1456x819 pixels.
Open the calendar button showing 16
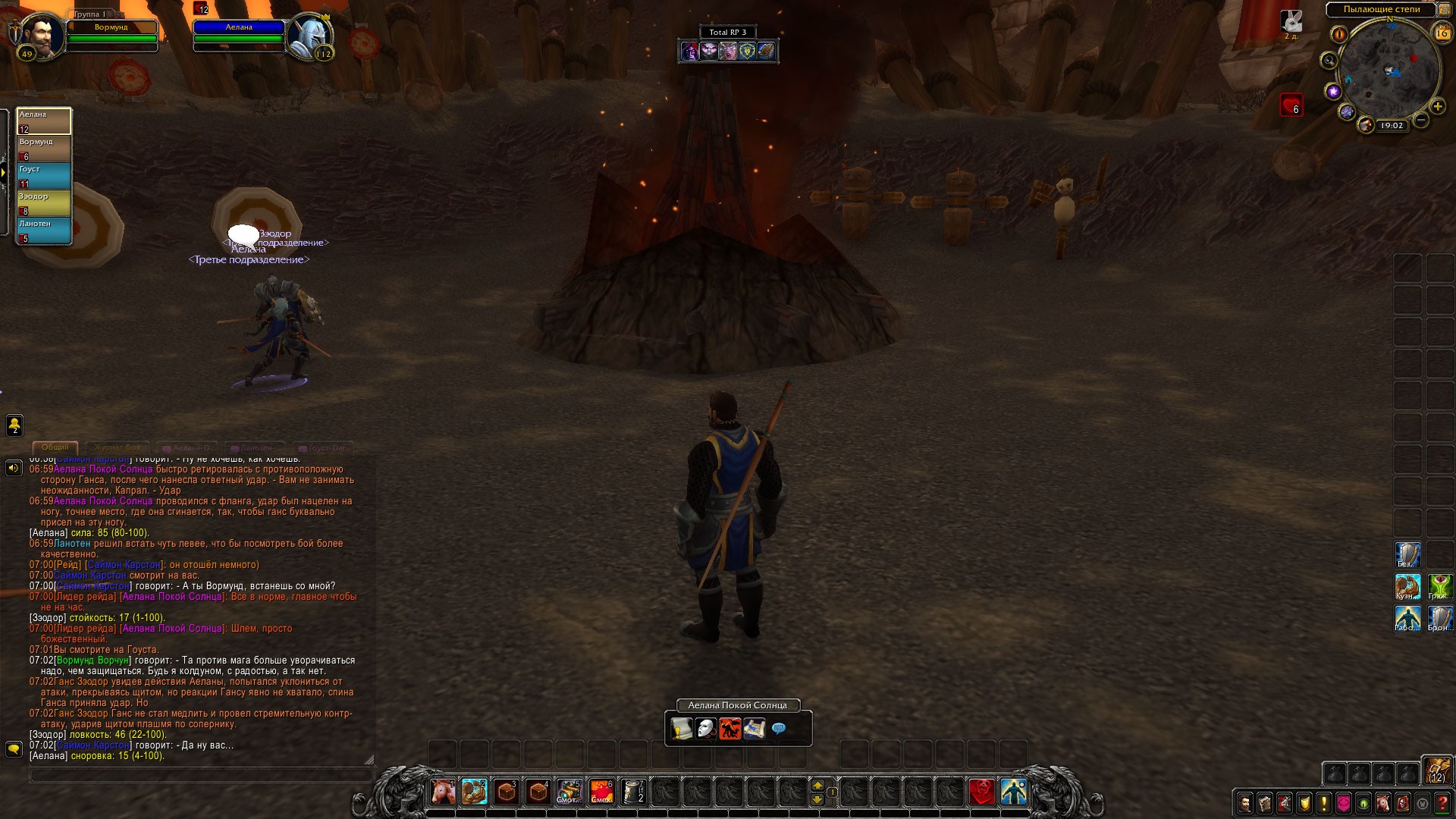click(x=1442, y=33)
